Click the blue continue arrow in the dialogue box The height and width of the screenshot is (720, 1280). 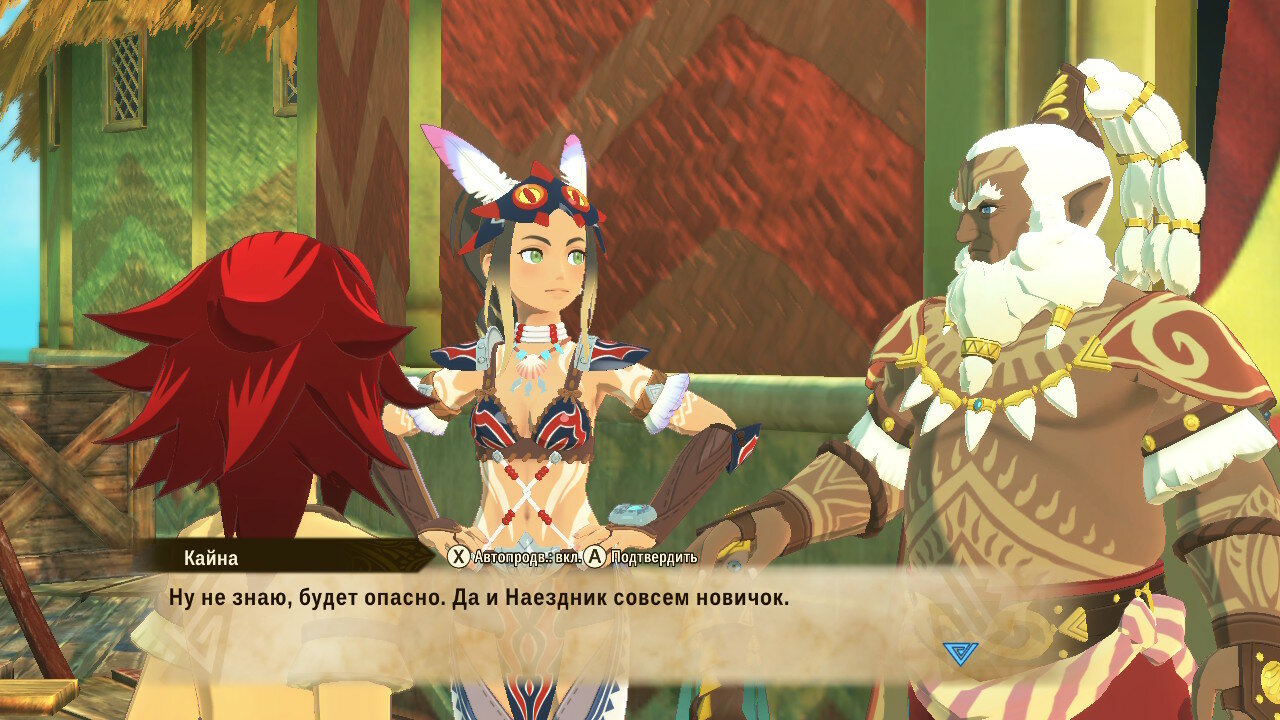click(x=960, y=653)
